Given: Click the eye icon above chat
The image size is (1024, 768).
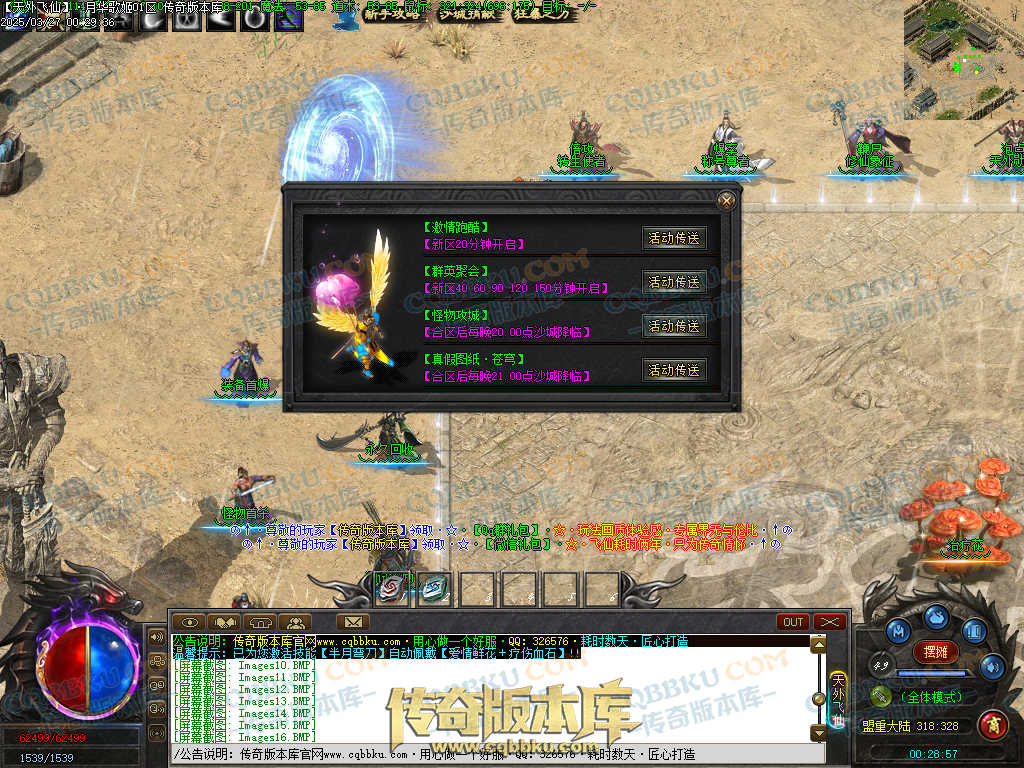Looking at the screenshot, I should click(189, 622).
